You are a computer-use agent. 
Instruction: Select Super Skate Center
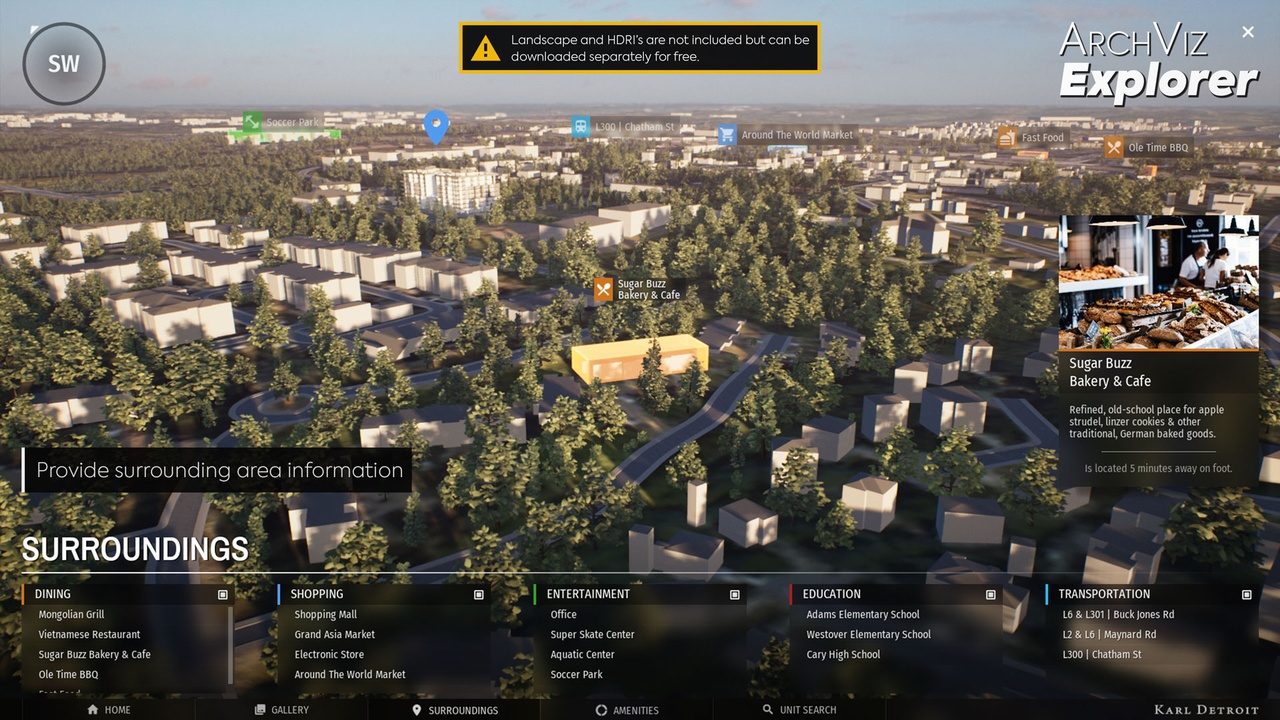(x=592, y=635)
